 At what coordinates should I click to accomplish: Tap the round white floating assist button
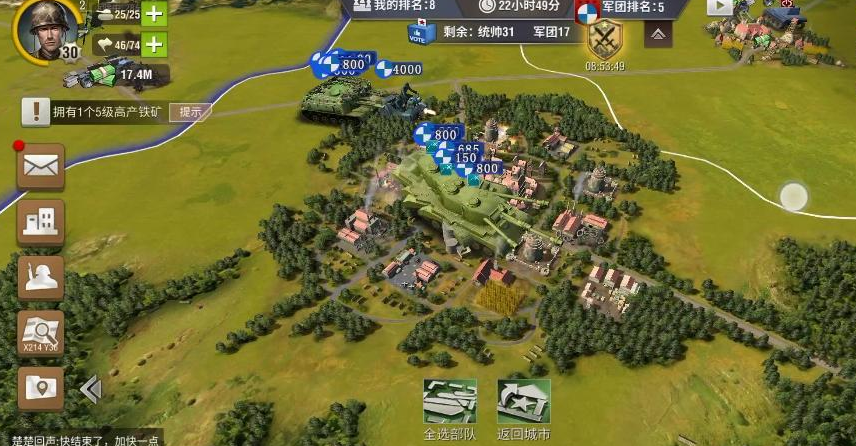coord(793,197)
